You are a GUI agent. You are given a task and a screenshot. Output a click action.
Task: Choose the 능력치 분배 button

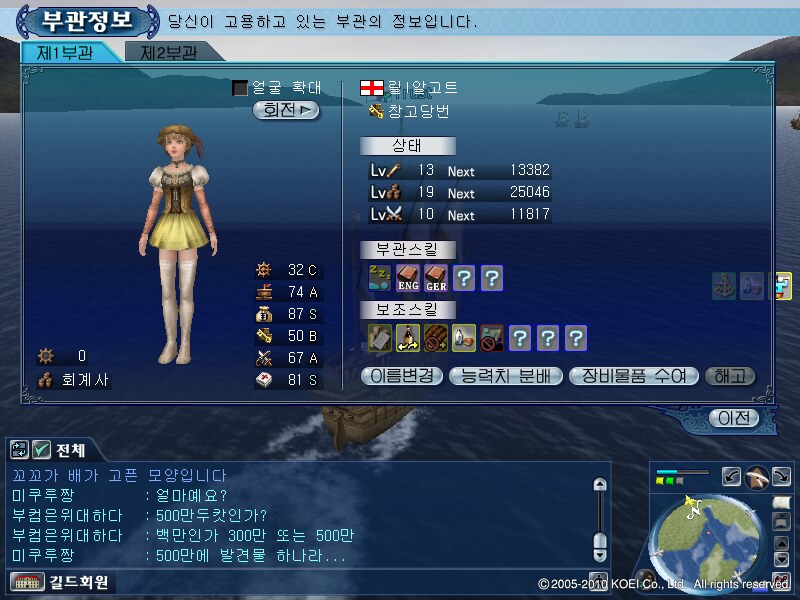[x=506, y=377]
